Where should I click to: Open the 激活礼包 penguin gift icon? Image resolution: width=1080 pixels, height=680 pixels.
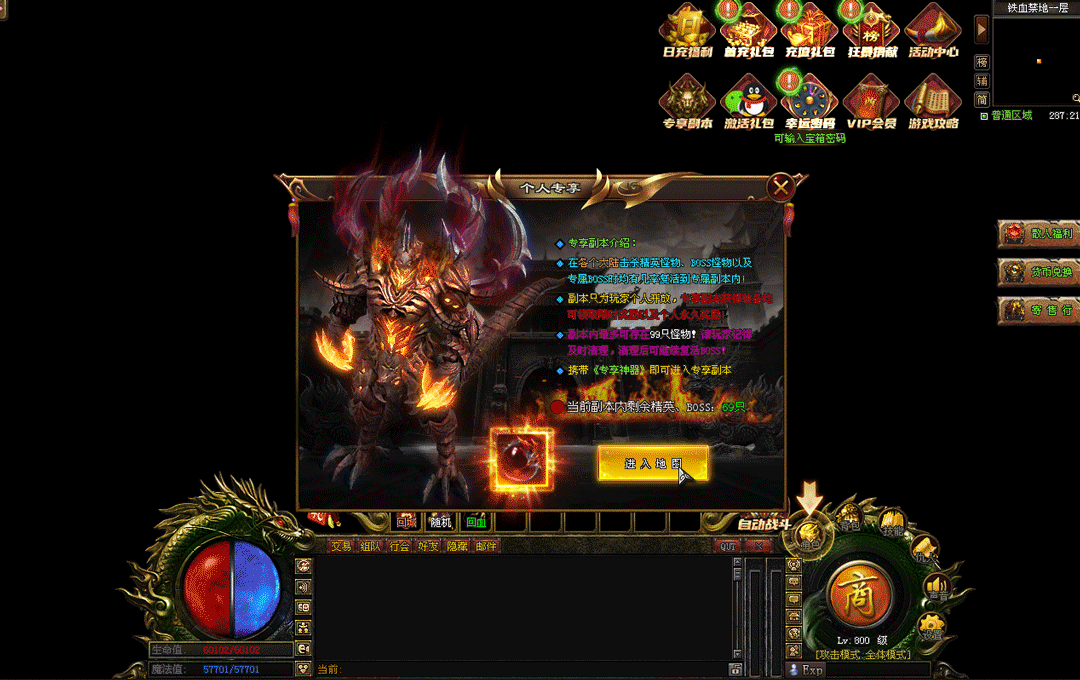tap(749, 101)
